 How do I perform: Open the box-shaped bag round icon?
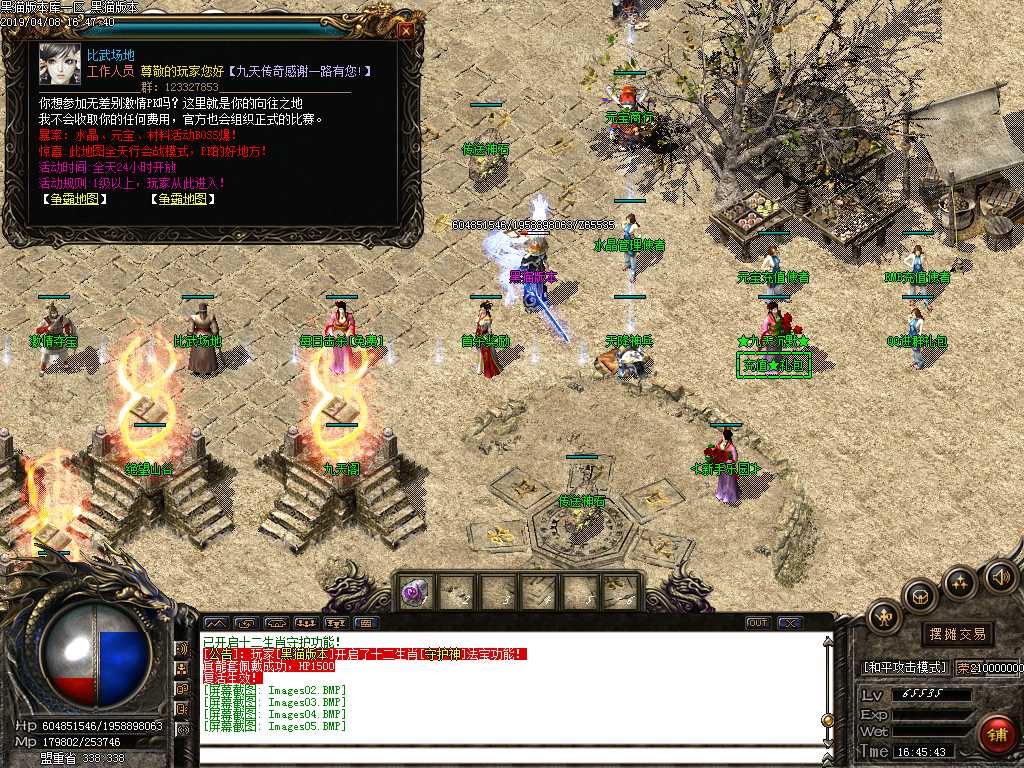click(x=919, y=596)
